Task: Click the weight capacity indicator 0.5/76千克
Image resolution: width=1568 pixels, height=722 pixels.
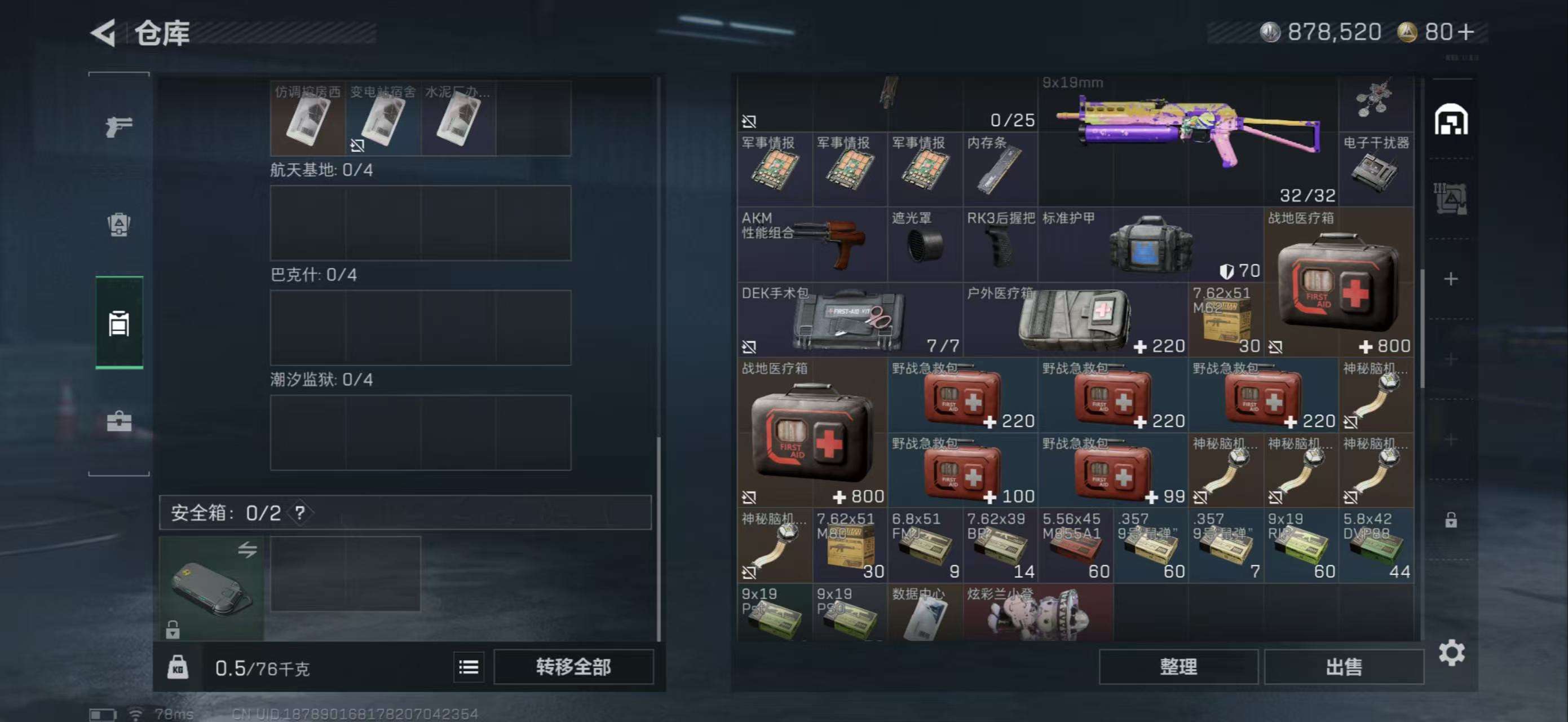Action: click(x=263, y=667)
